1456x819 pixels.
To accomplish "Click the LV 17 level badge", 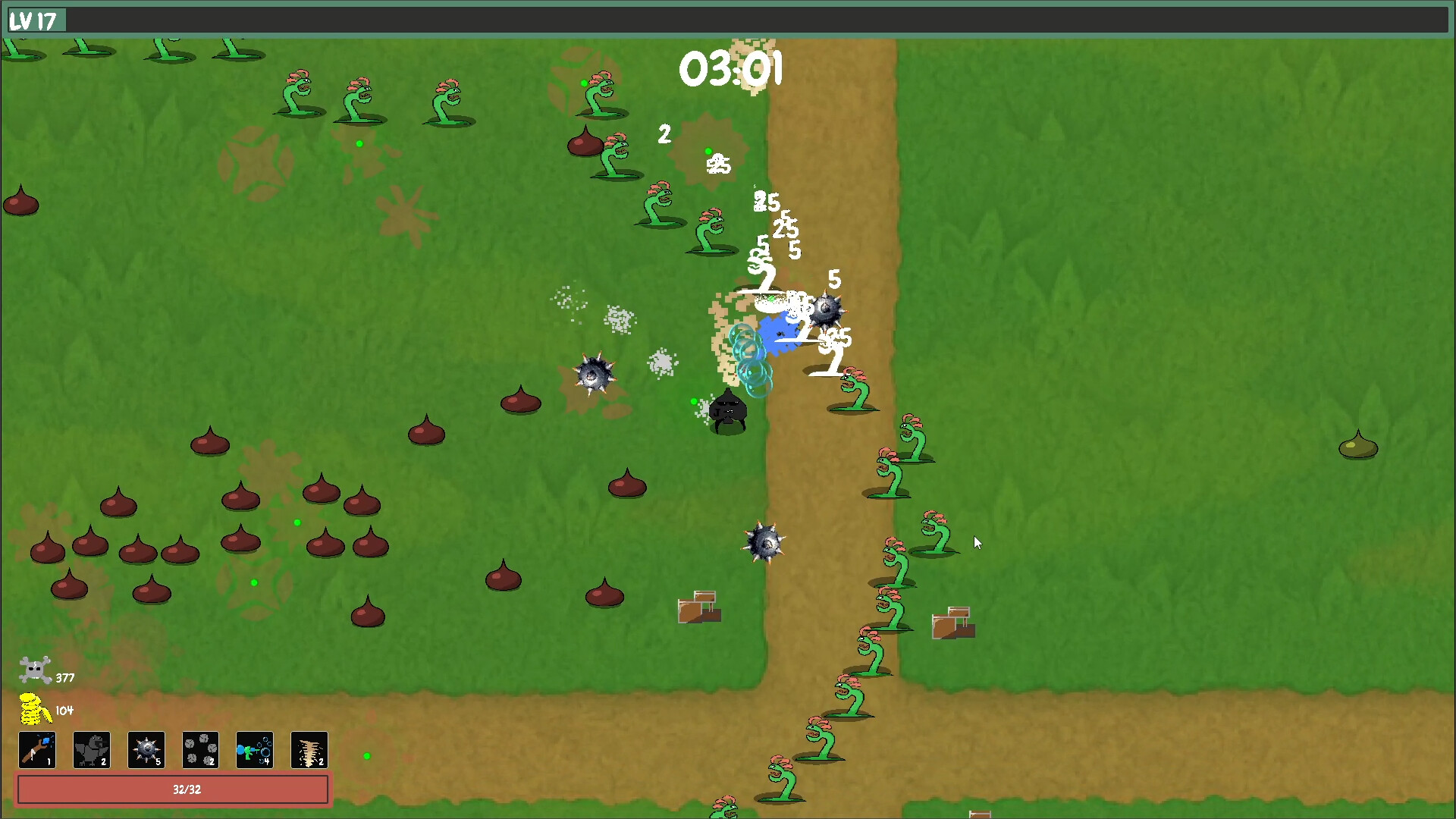I will tap(36, 20).
